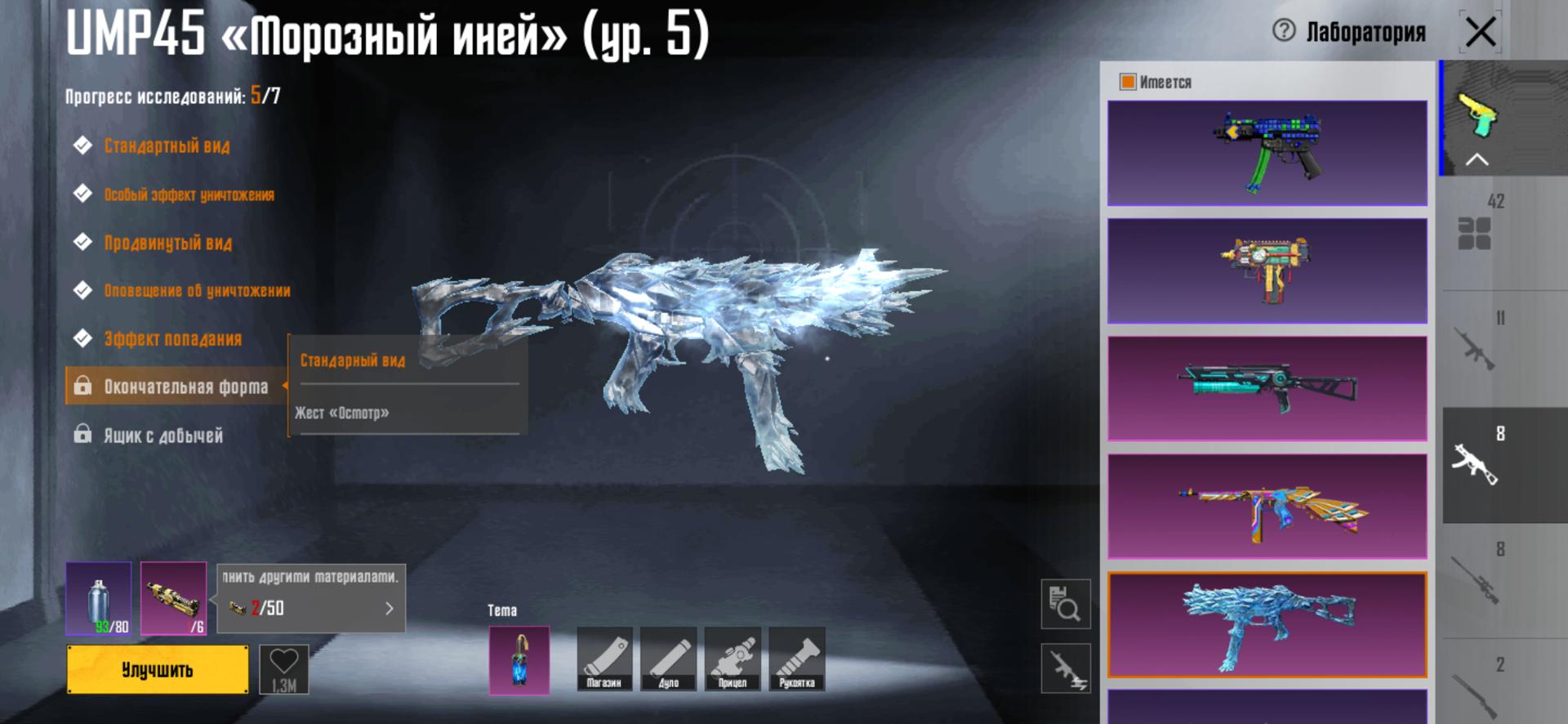Select Стандартный вид research stage

point(167,146)
